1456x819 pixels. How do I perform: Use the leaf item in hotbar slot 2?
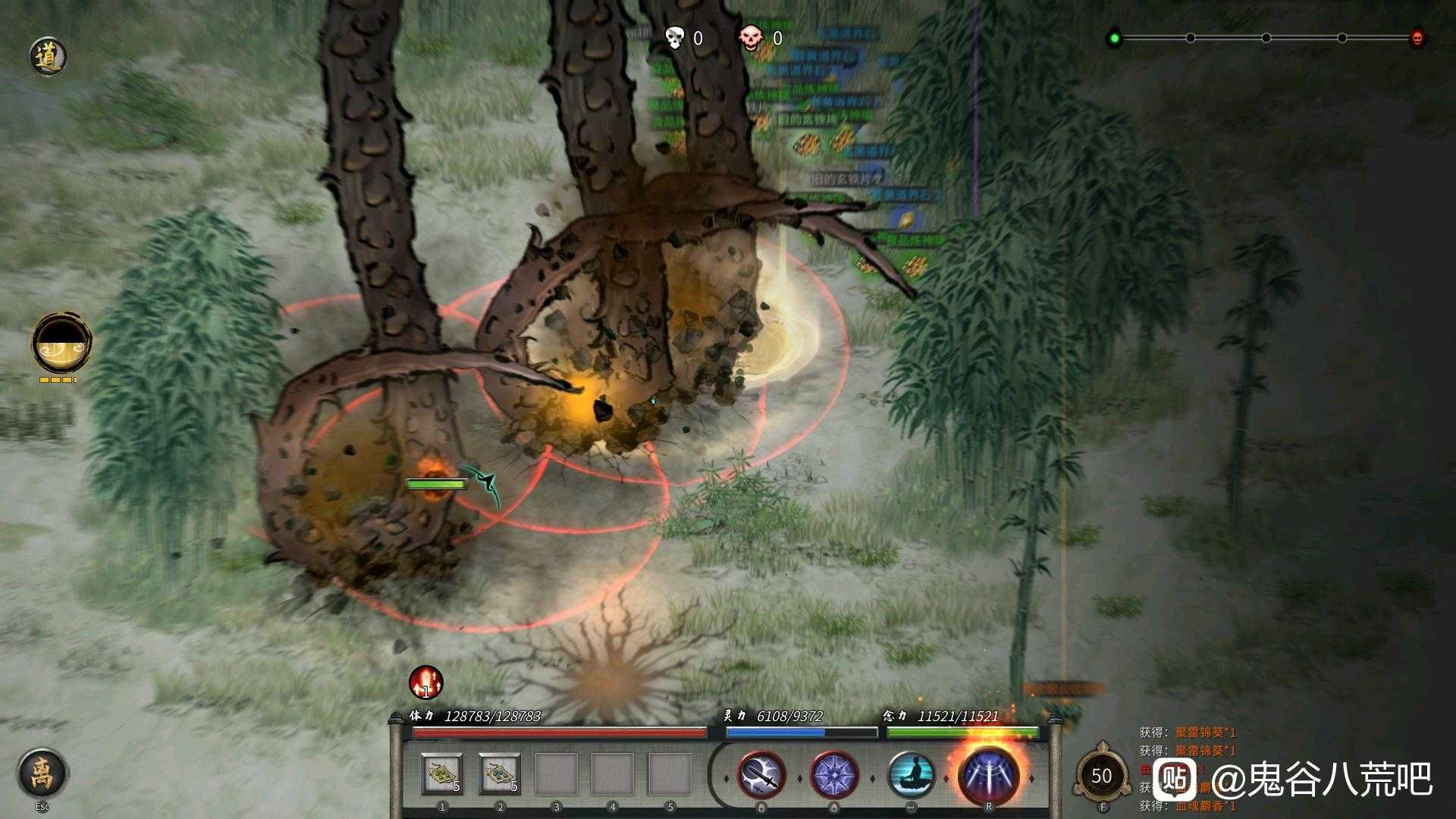coord(500,774)
